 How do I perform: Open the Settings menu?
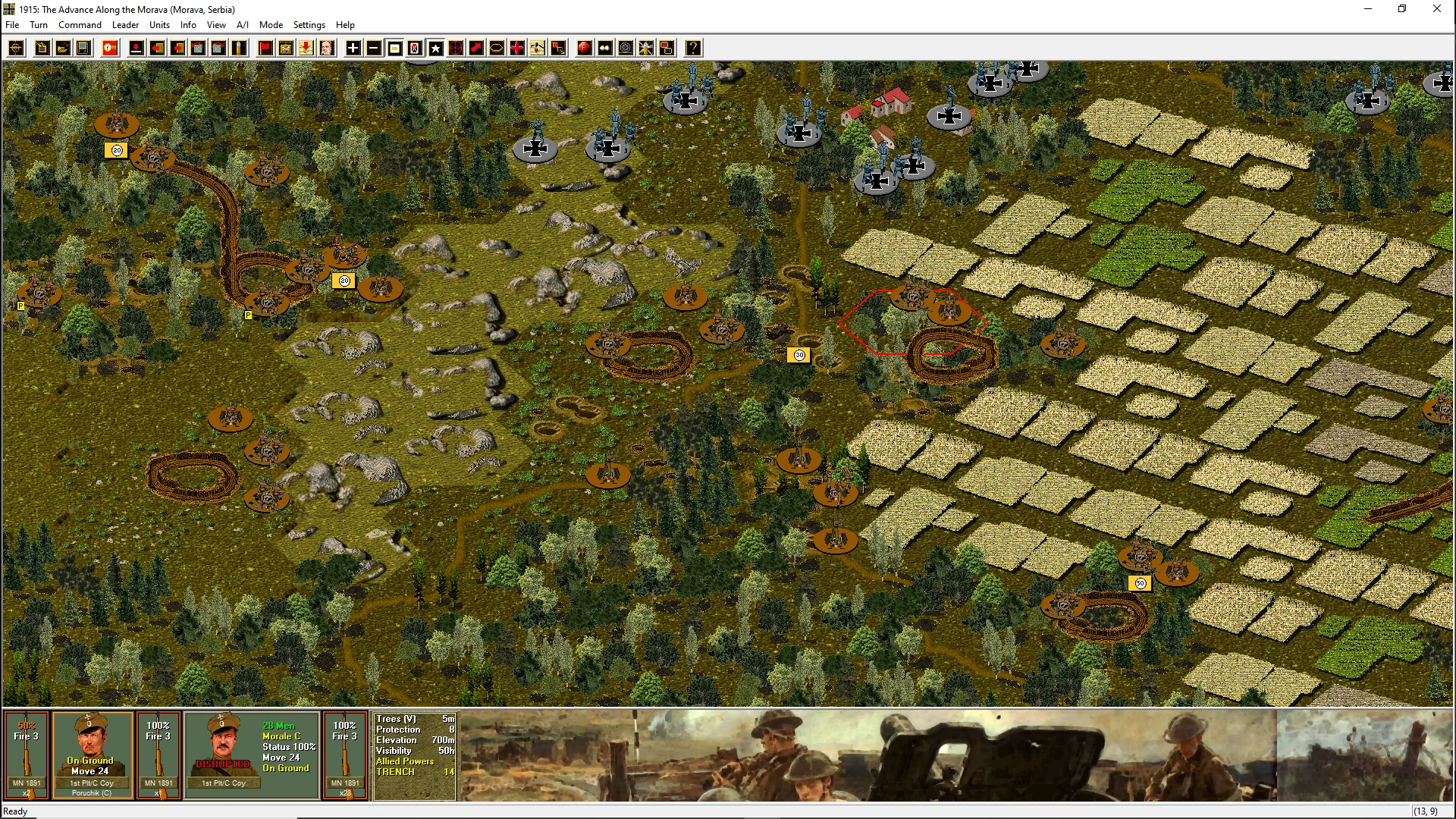tap(309, 25)
